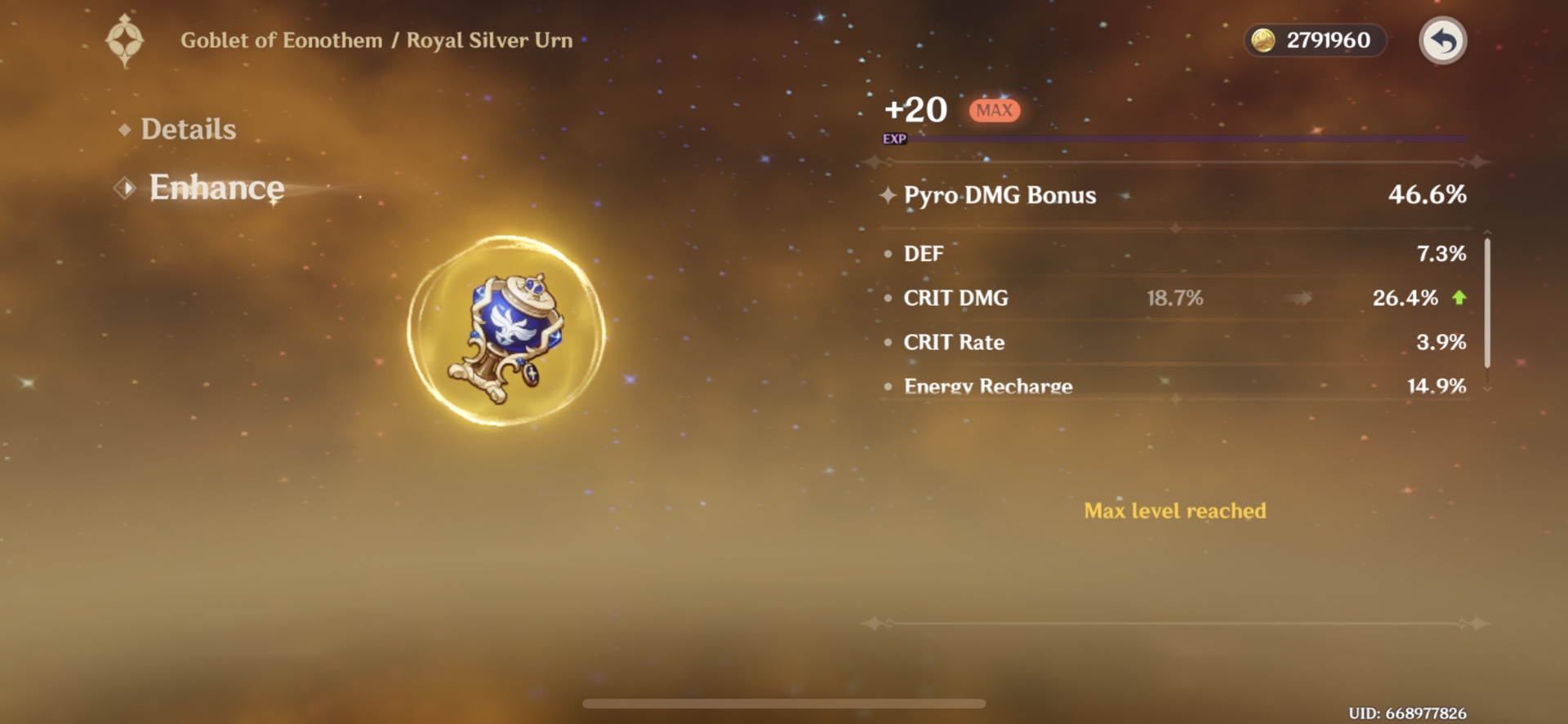Click the Pyro DMG Bonus star icon
1568x724 pixels.
887,195
